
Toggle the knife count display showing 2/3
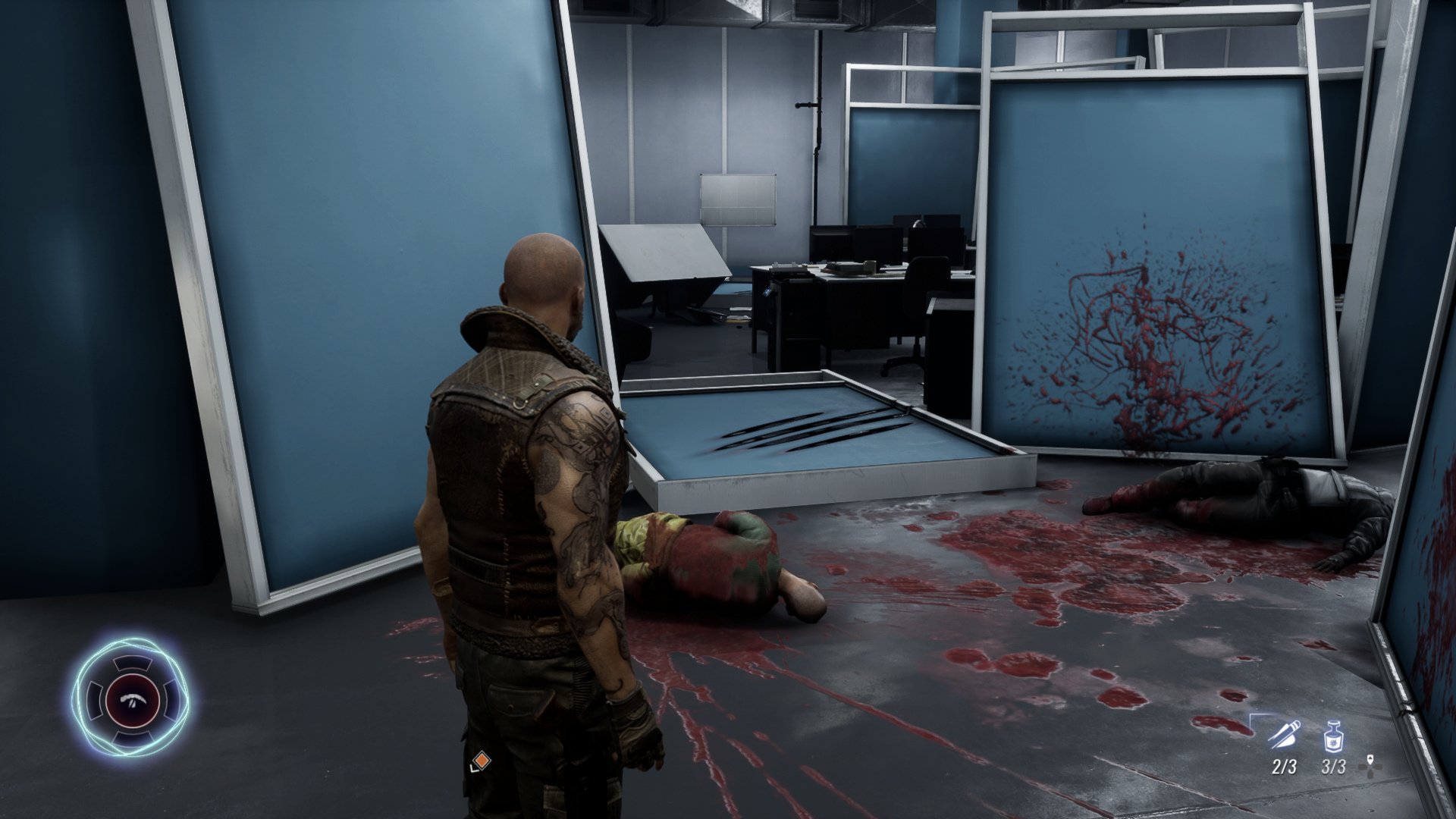pos(1283,767)
